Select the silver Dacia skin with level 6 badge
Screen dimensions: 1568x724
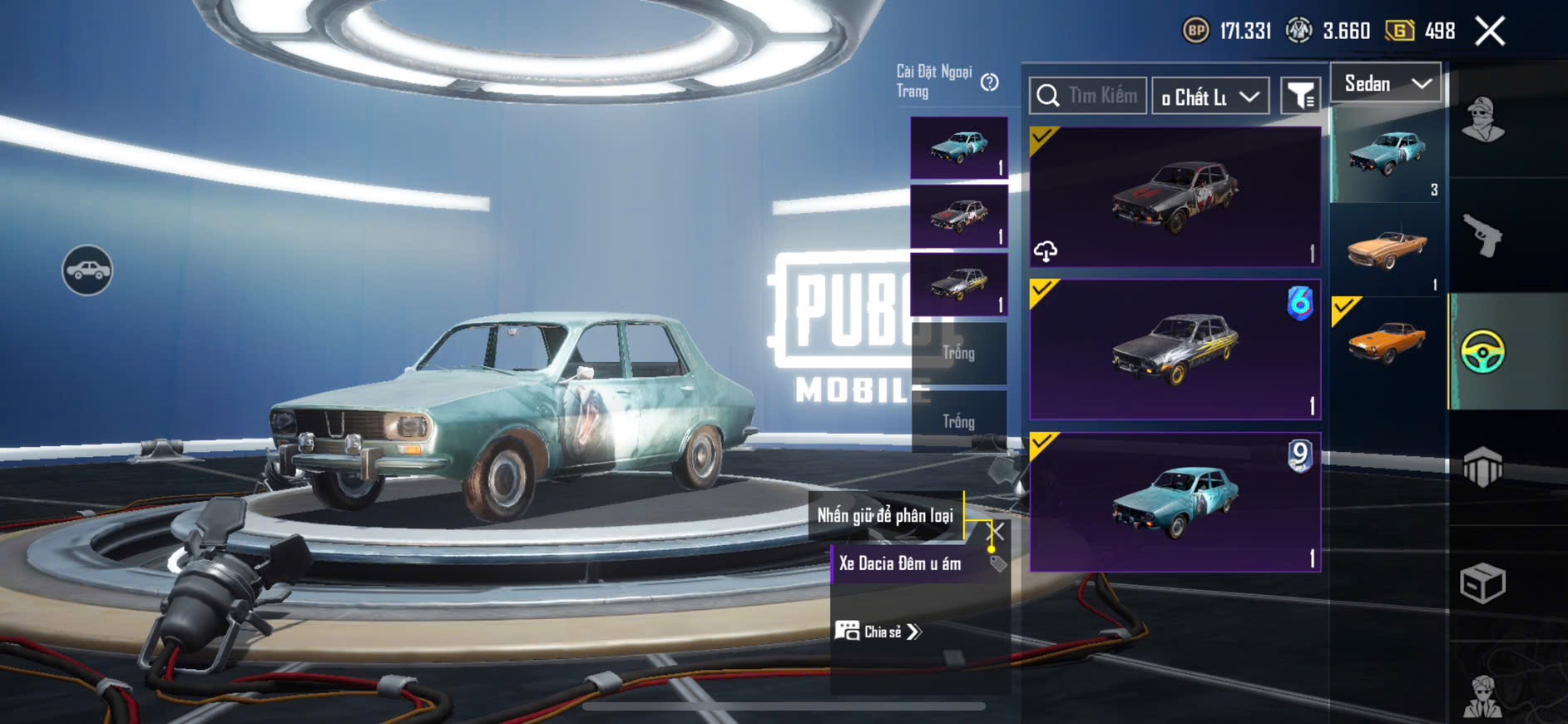tap(1175, 350)
